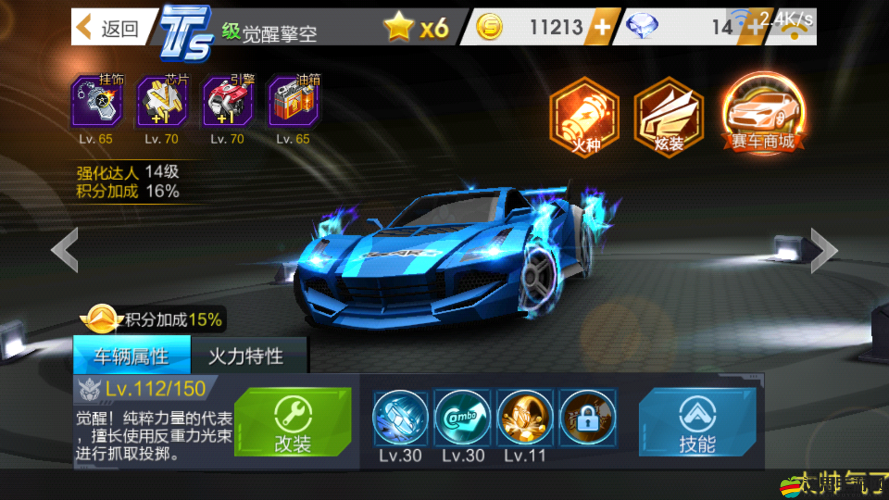Select the Combo skill icon
Screen dimensions: 889x500
tap(463, 417)
